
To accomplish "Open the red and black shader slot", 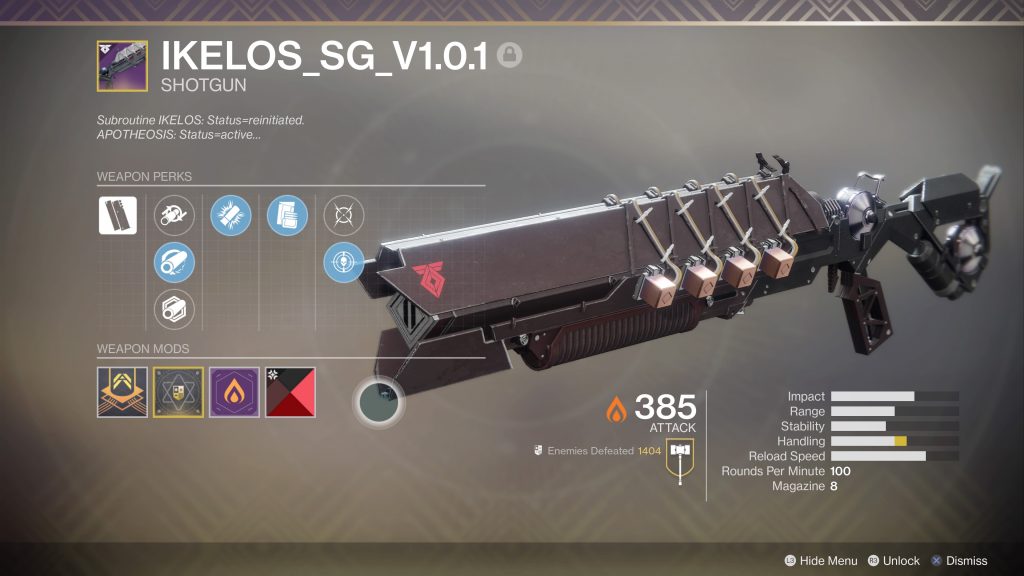I will 291,392.
